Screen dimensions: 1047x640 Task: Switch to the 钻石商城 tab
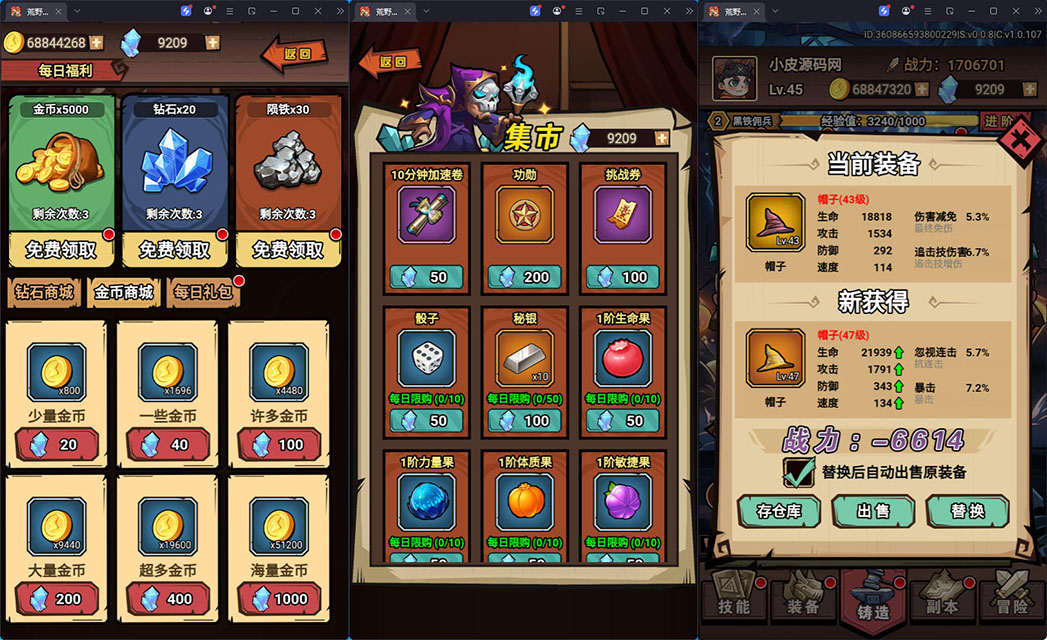click(43, 292)
